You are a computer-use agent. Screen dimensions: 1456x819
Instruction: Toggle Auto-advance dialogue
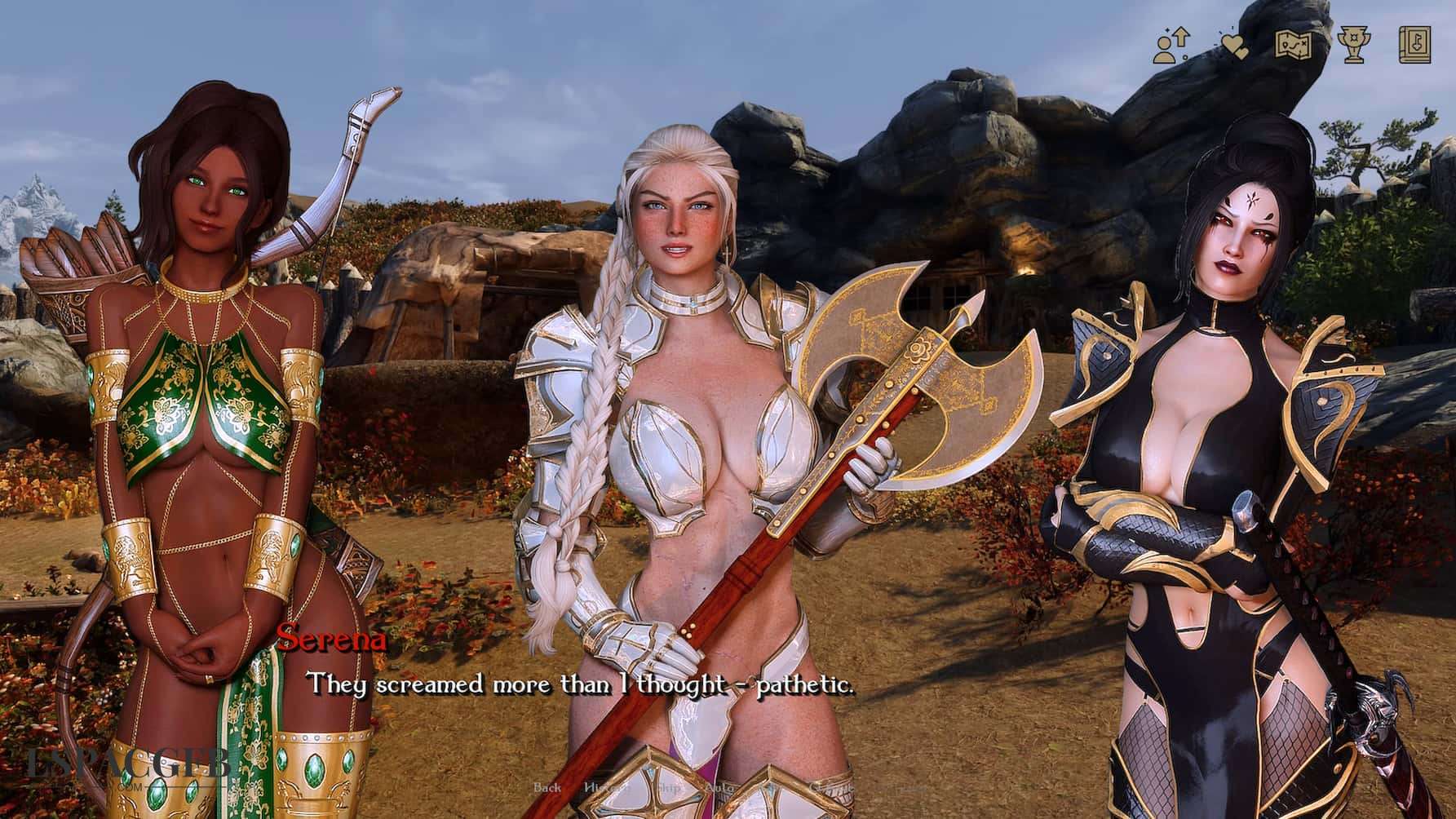point(719,789)
